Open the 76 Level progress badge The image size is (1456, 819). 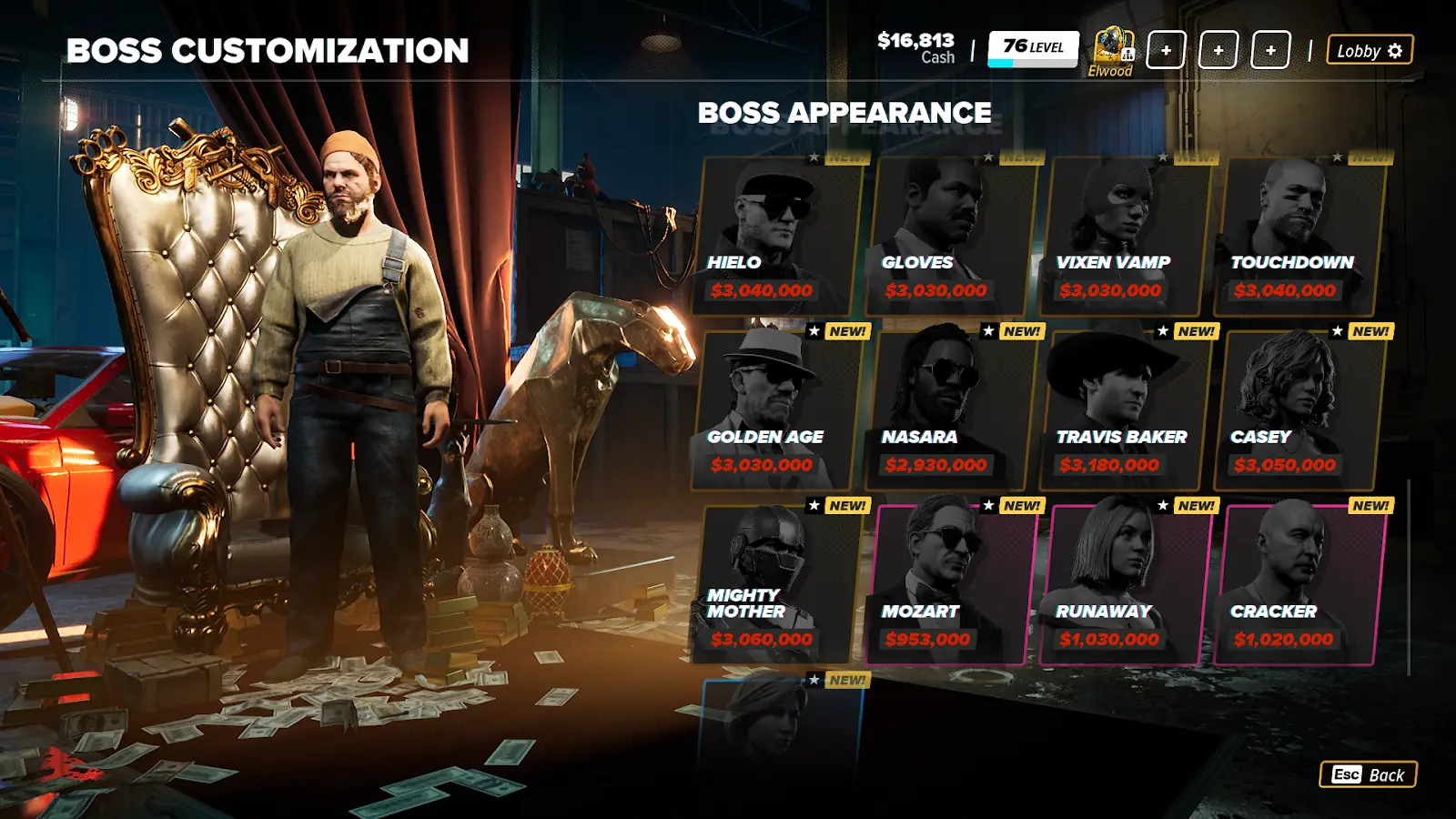[1033, 48]
